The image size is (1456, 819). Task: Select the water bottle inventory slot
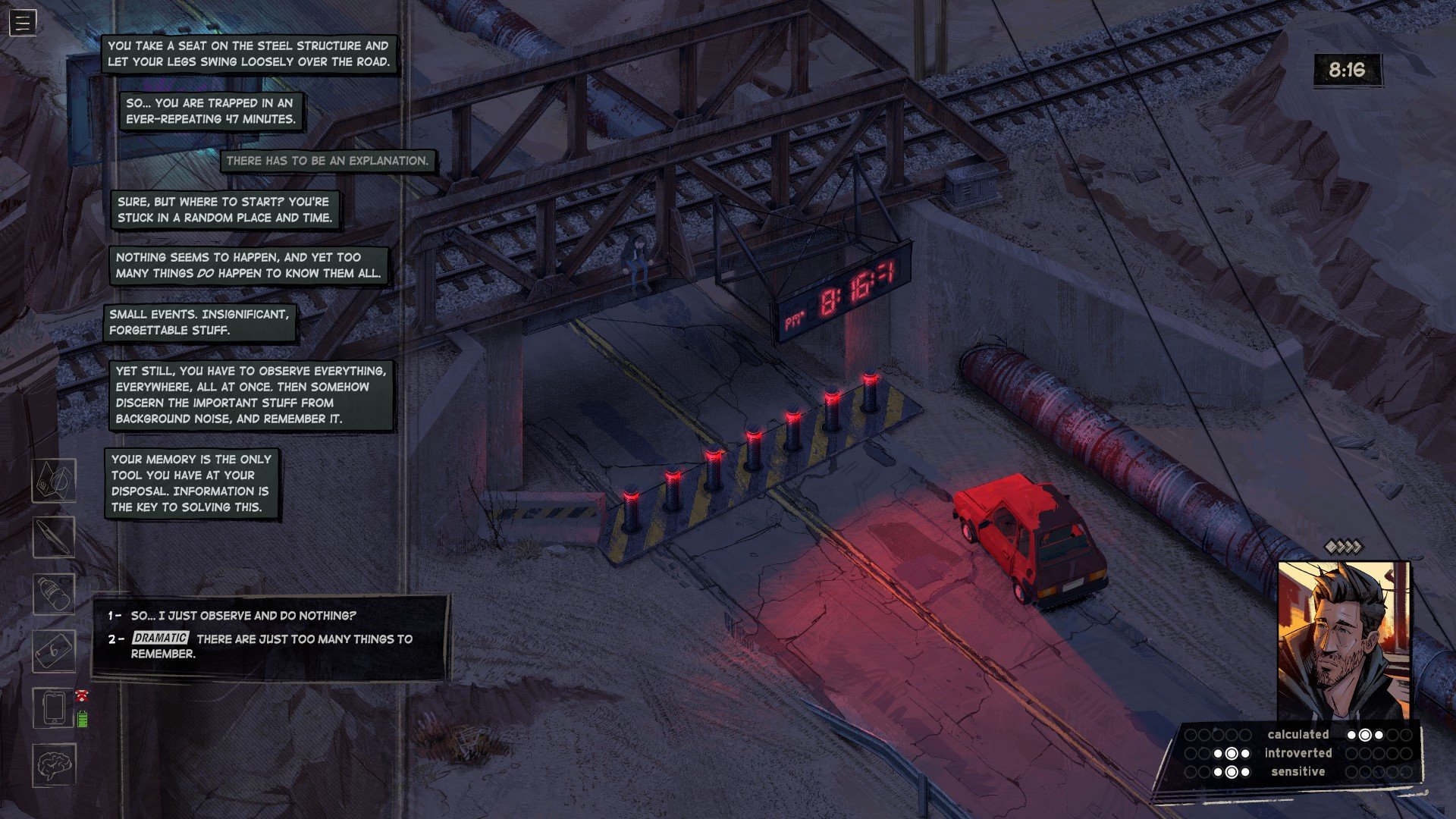pyautogui.click(x=54, y=594)
